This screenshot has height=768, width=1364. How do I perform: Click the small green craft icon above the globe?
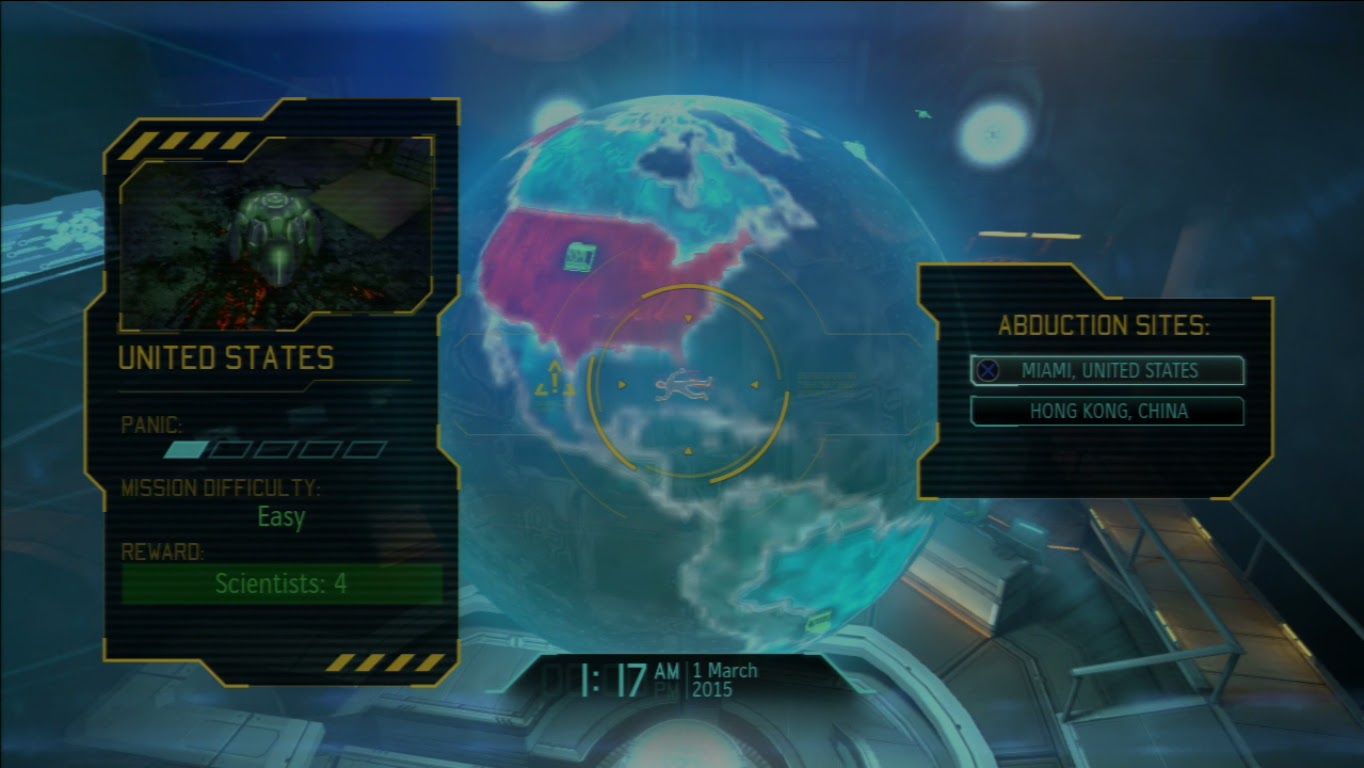point(922,113)
